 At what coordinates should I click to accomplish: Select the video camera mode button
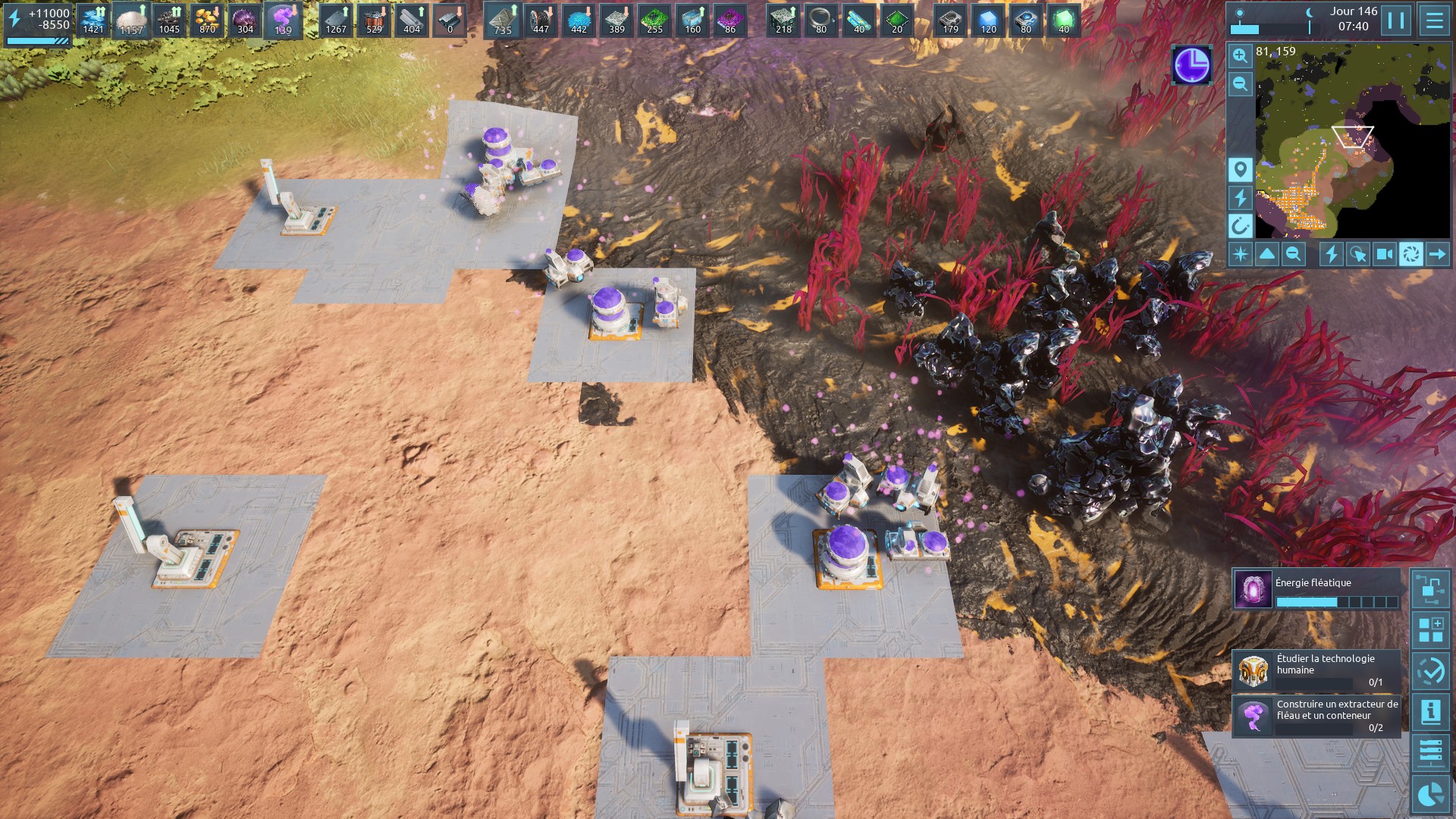pyautogui.click(x=1384, y=254)
